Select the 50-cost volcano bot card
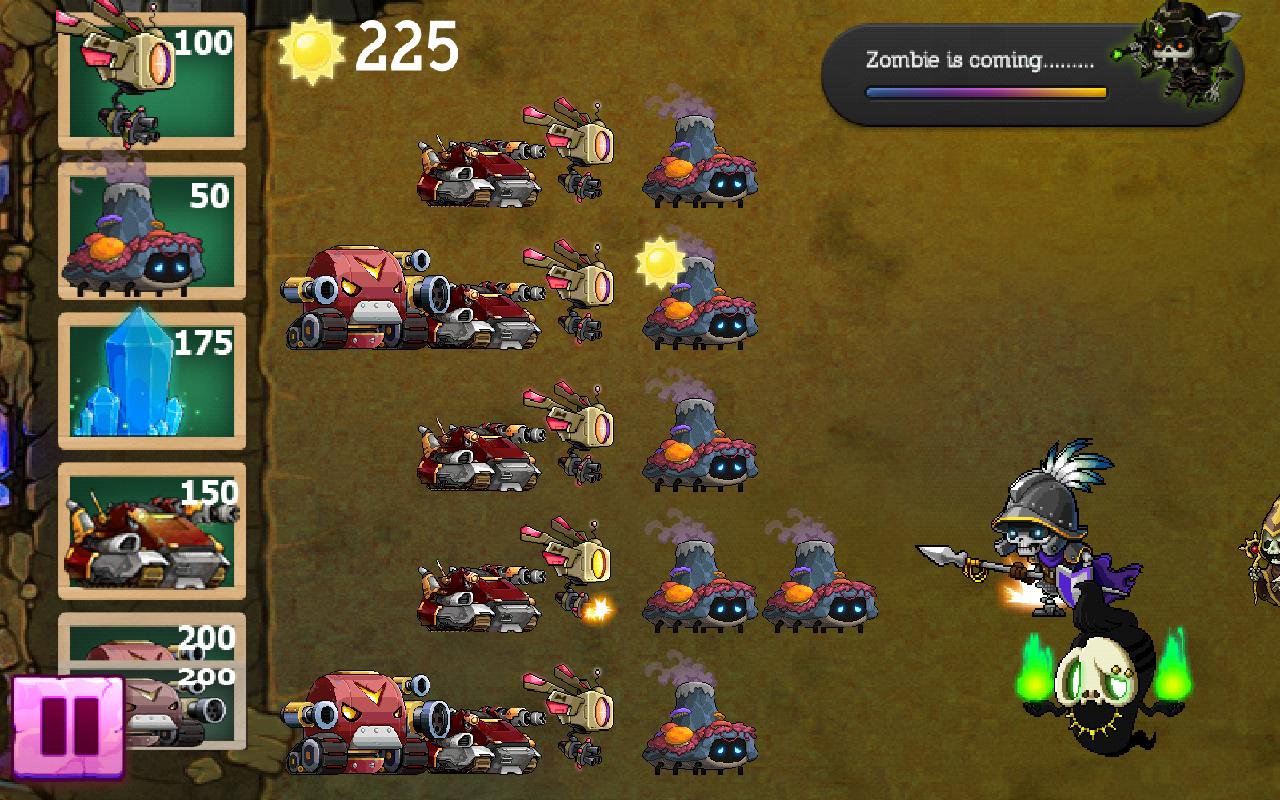Image resolution: width=1280 pixels, height=800 pixels. 150,230
